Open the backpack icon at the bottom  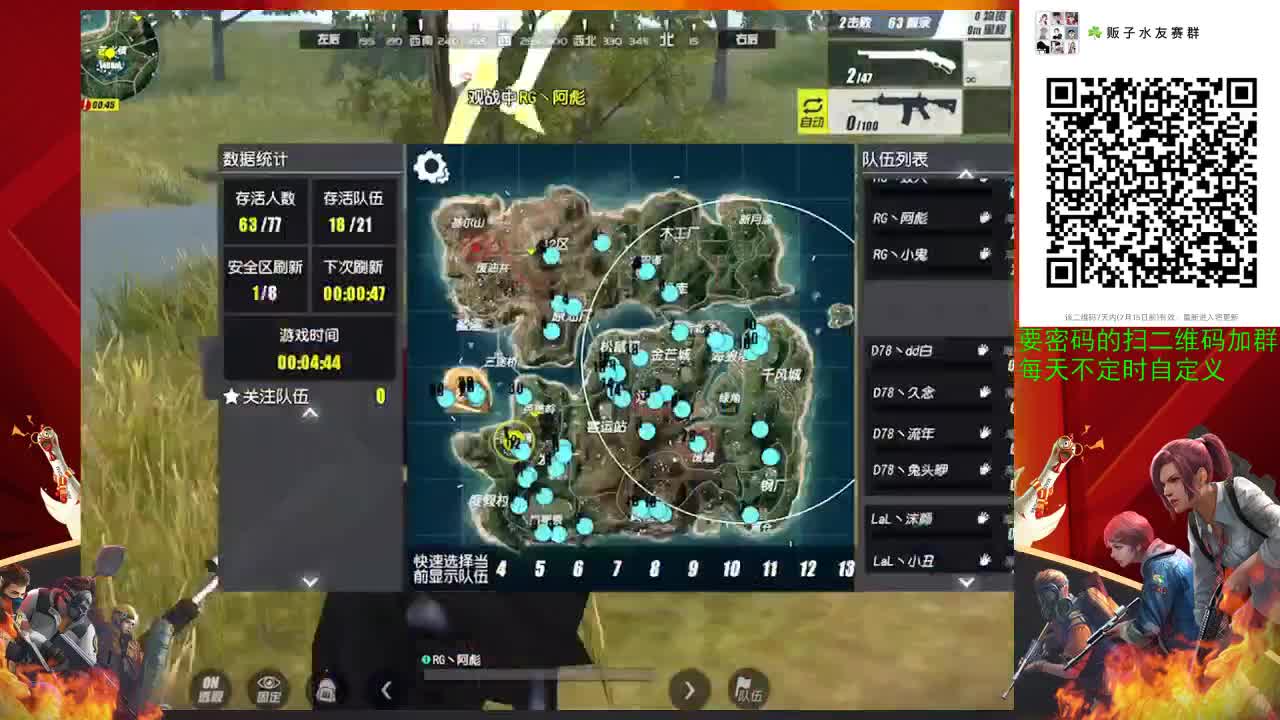tap(325, 688)
